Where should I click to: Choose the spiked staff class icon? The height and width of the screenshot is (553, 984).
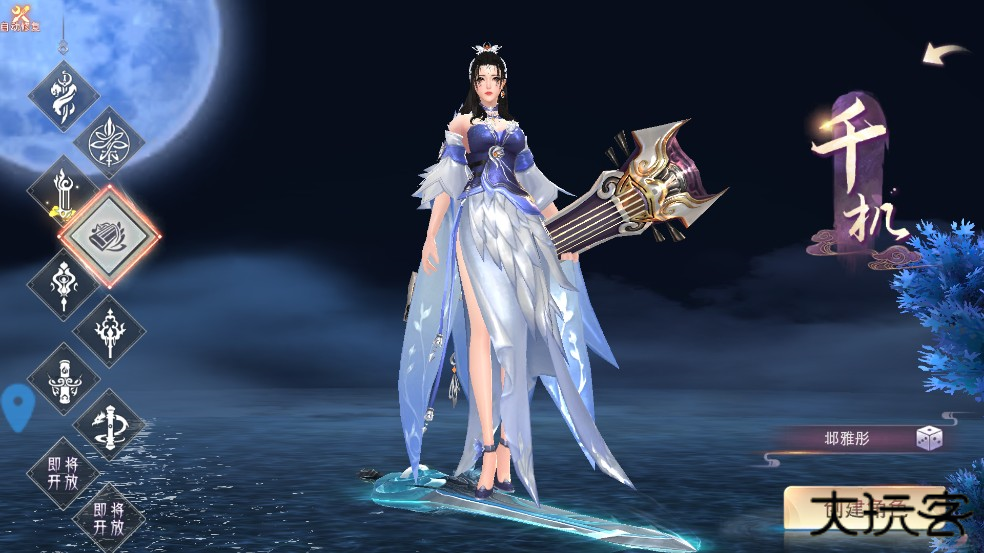tap(108, 329)
